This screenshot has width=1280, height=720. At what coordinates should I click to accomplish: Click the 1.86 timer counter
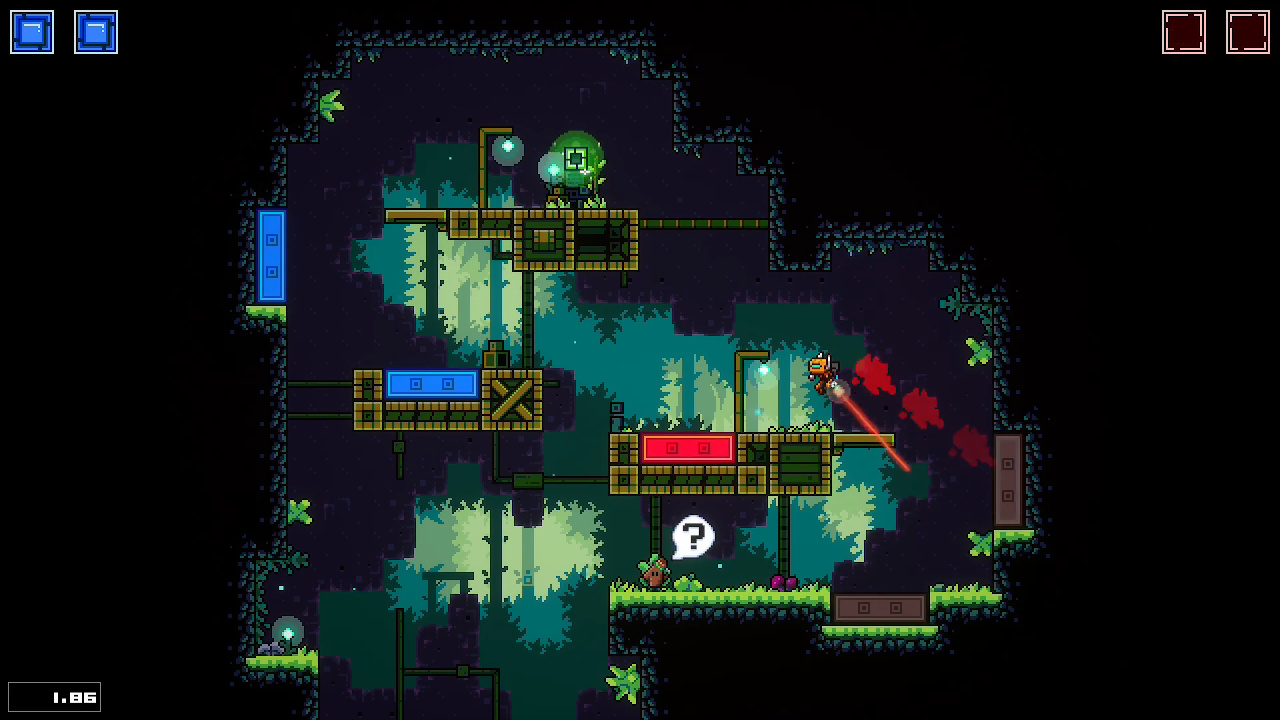tap(54, 696)
